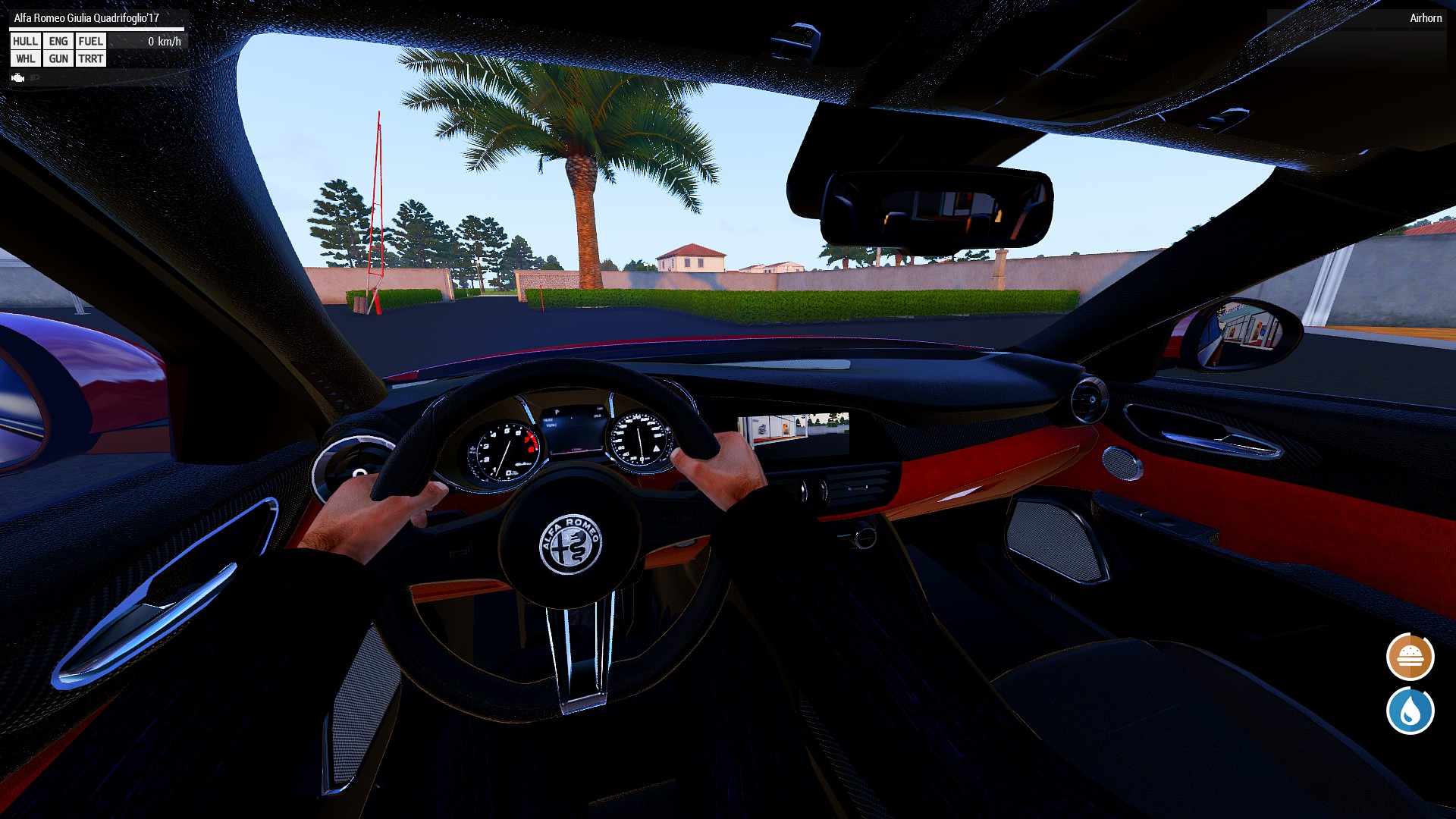This screenshot has height=819, width=1456.
Task: Click the Airhorn weapon label
Action: pyautogui.click(x=1425, y=18)
